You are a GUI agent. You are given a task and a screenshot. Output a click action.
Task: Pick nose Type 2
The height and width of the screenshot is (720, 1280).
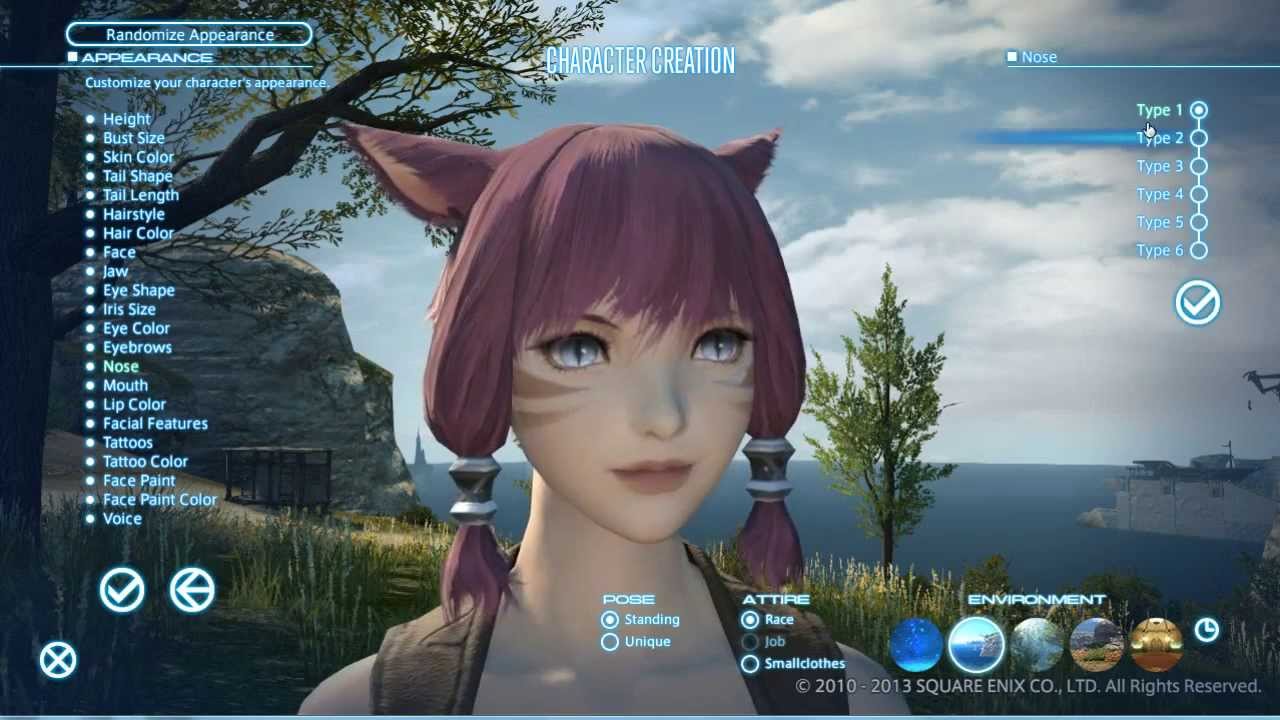tap(1198, 138)
